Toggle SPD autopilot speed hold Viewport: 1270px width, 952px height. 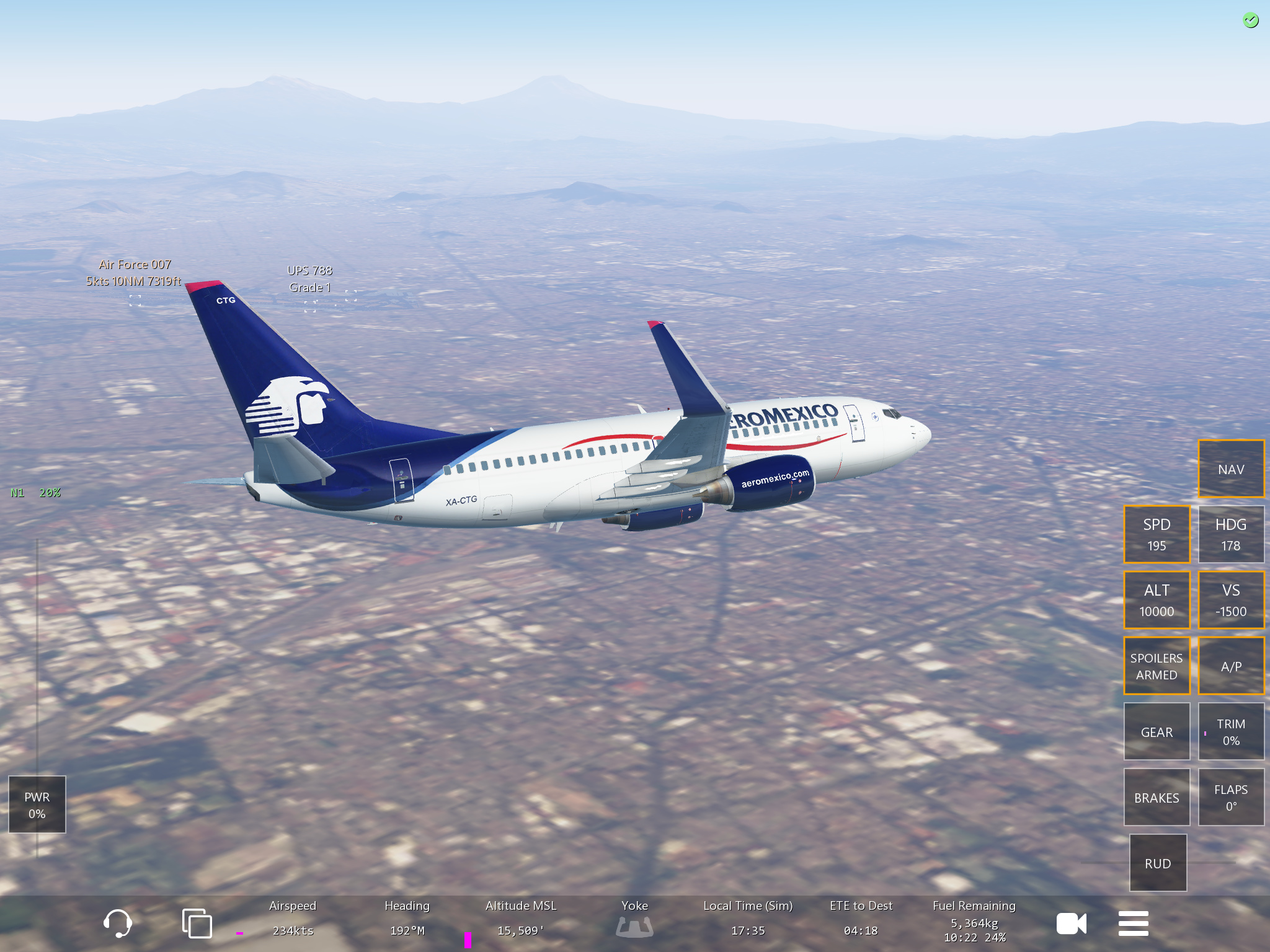tap(1157, 534)
